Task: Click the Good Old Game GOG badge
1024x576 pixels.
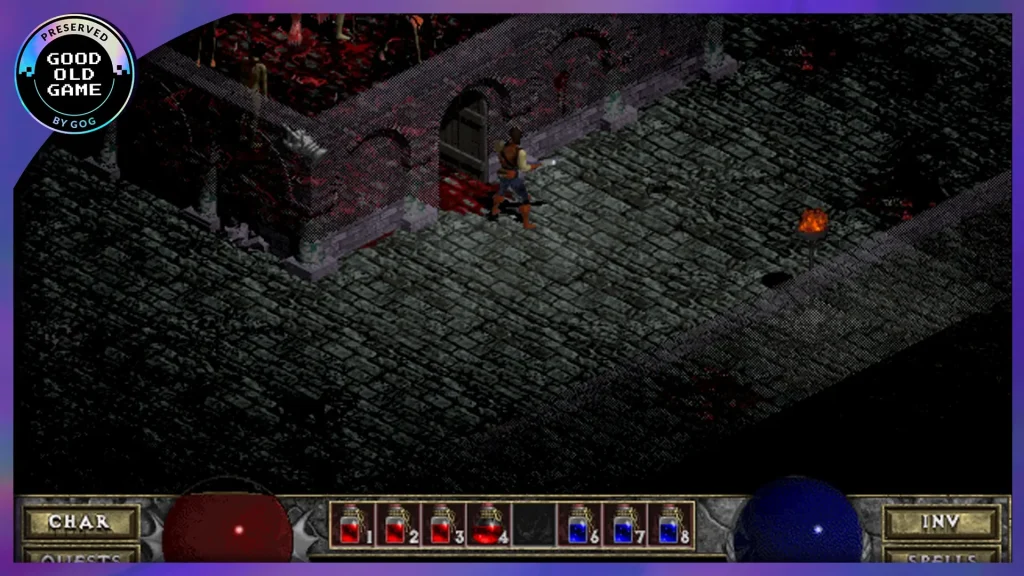Action: [75, 74]
